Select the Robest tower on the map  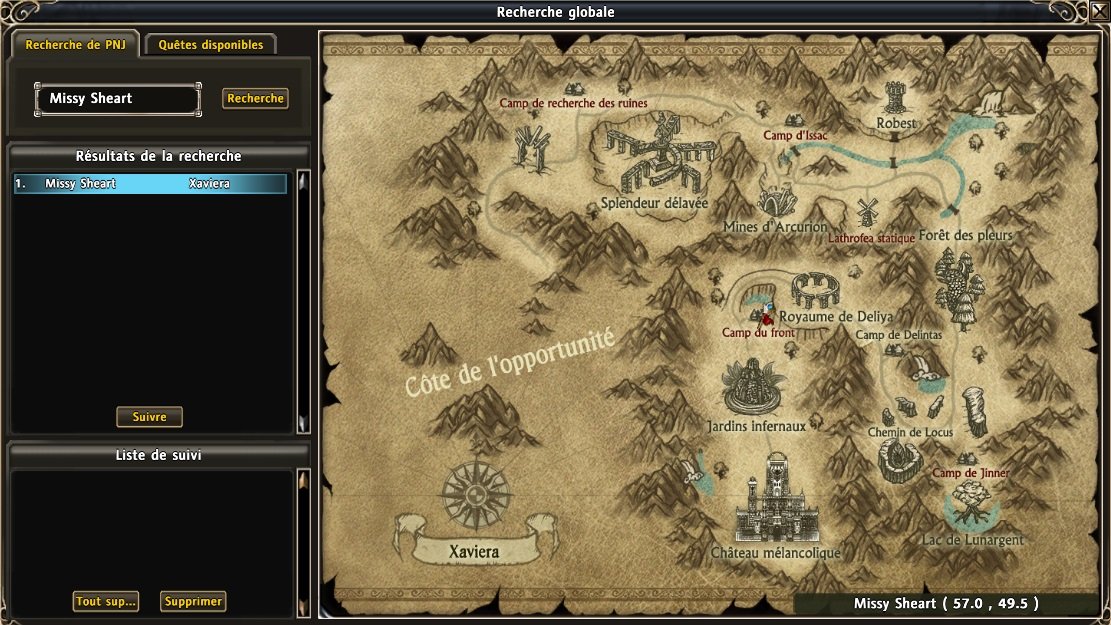click(896, 101)
